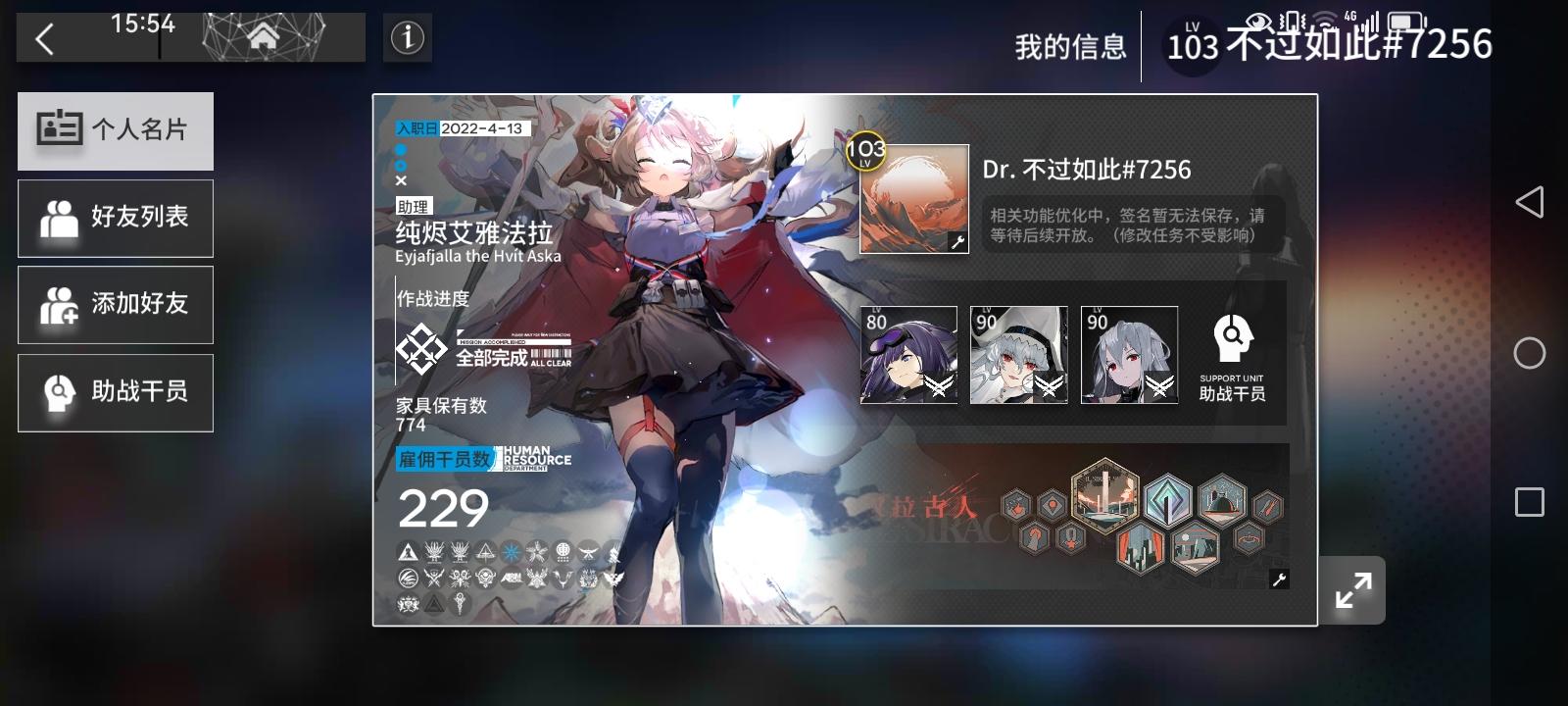Open the information (i) icon near the top
The height and width of the screenshot is (706, 1568).
(407, 37)
